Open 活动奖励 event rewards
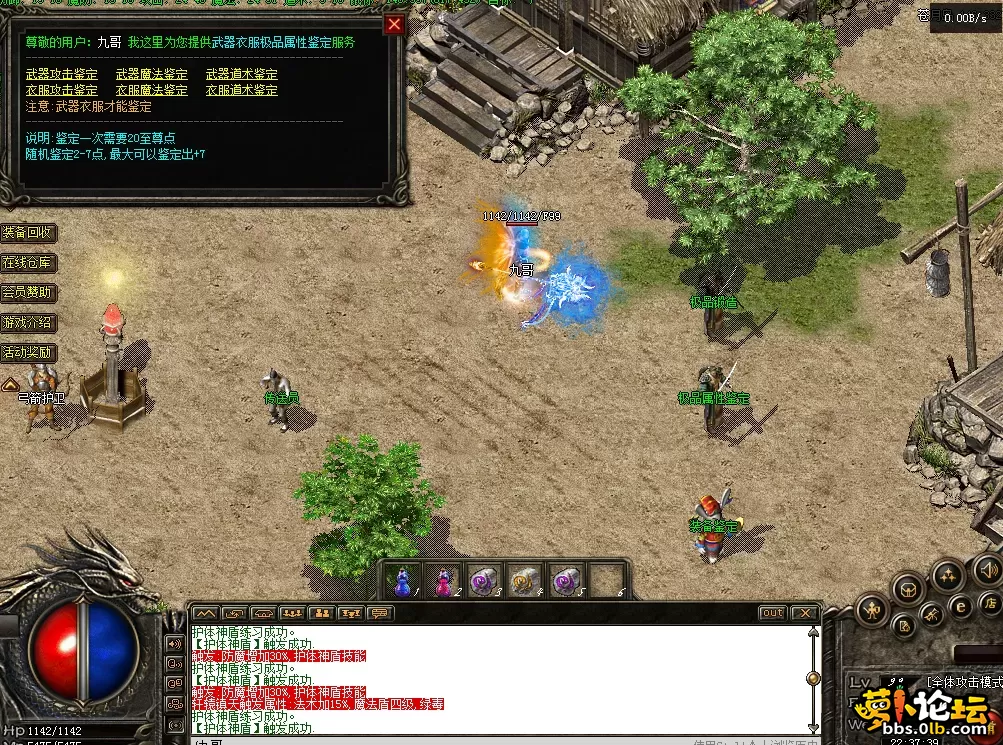 (x=28, y=353)
